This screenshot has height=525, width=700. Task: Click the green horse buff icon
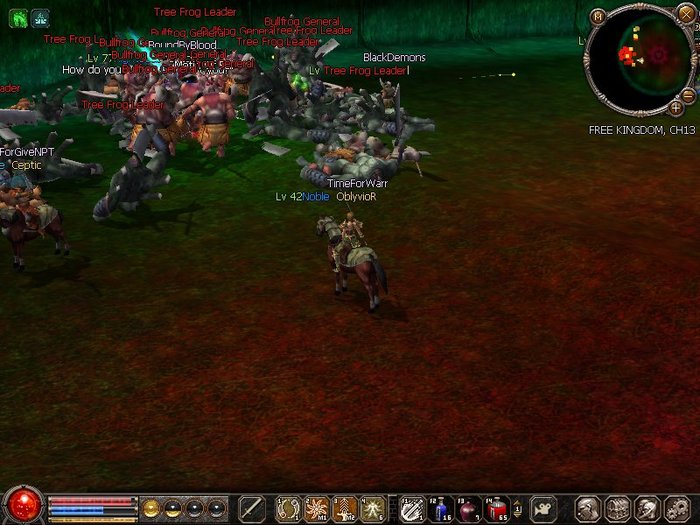(x=17, y=17)
